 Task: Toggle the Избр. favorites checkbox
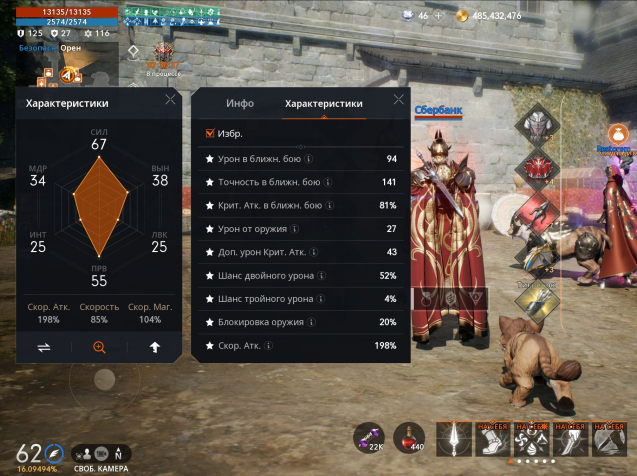click(210, 133)
